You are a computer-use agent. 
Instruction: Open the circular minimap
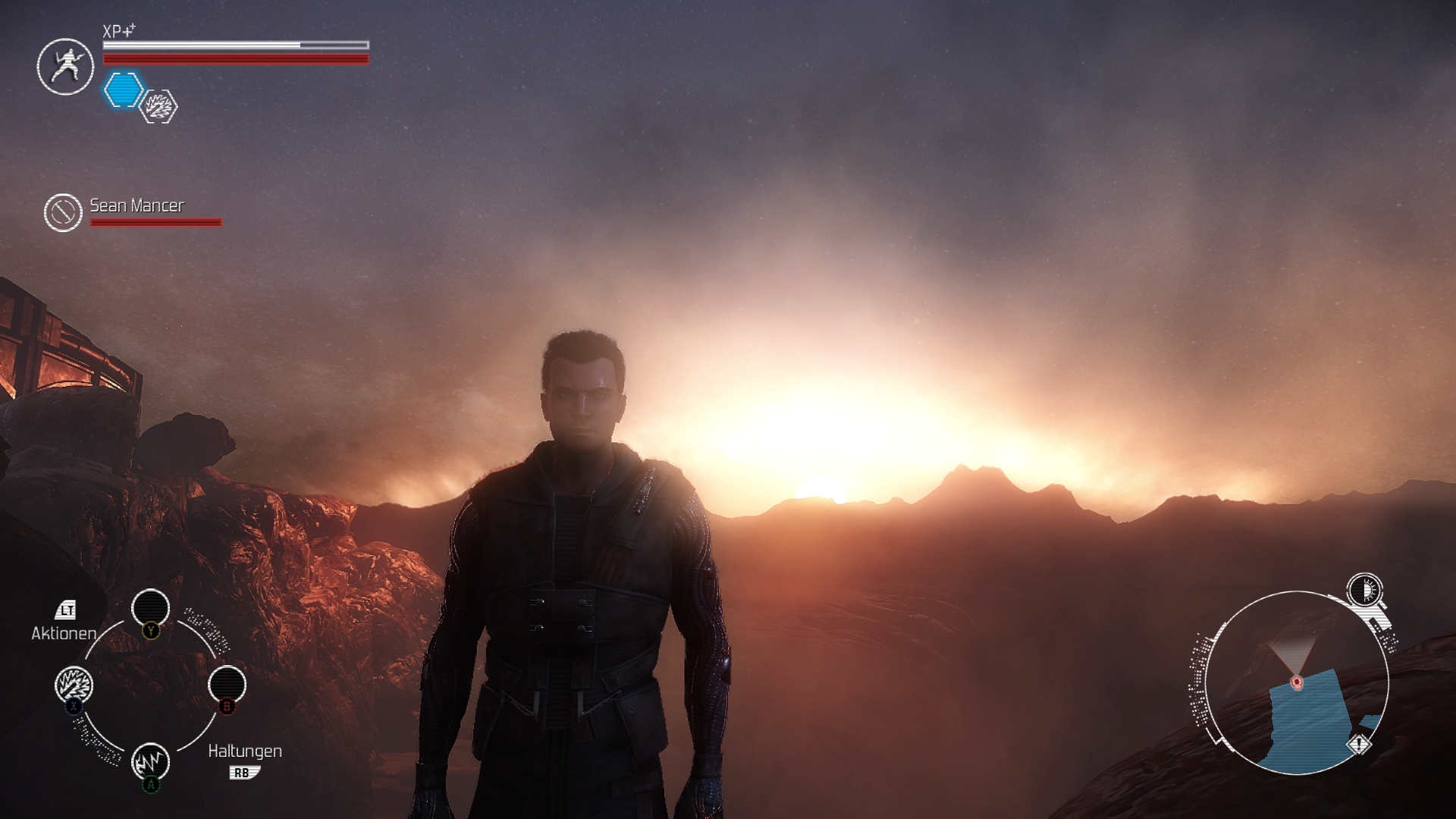(x=1297, y=682)
